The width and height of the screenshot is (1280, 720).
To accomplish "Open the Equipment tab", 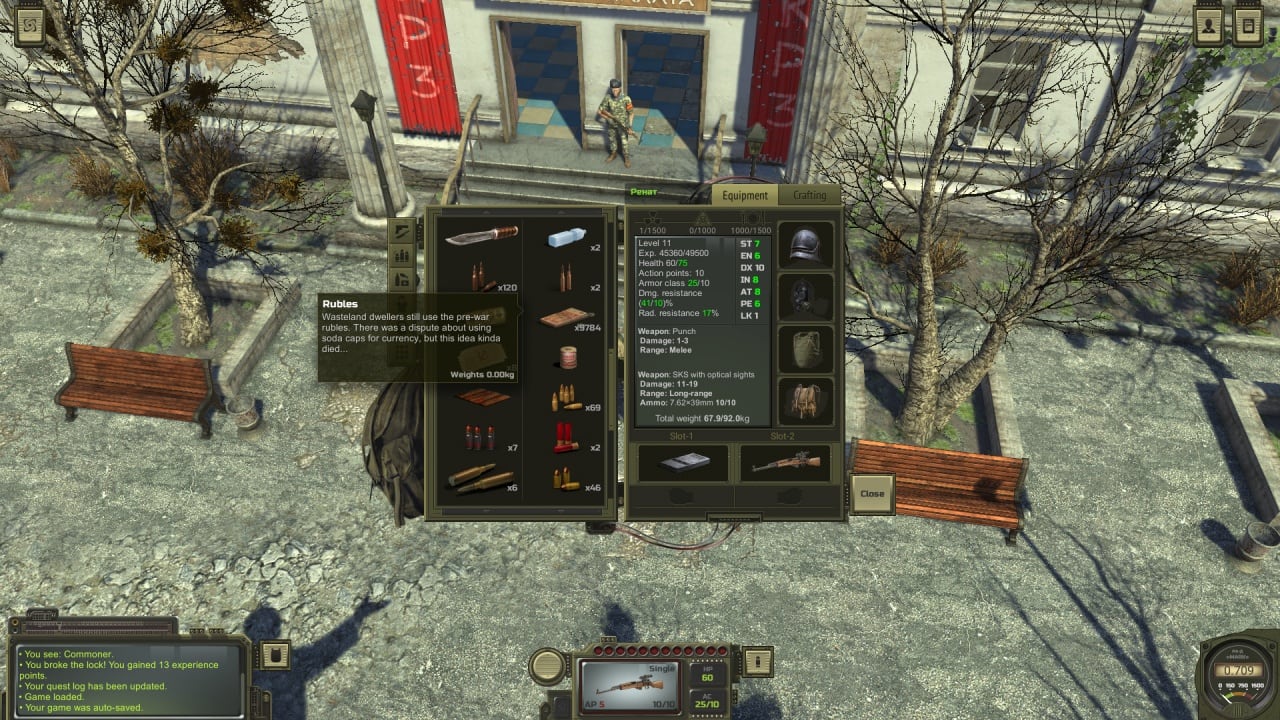I will pos(745,196).
